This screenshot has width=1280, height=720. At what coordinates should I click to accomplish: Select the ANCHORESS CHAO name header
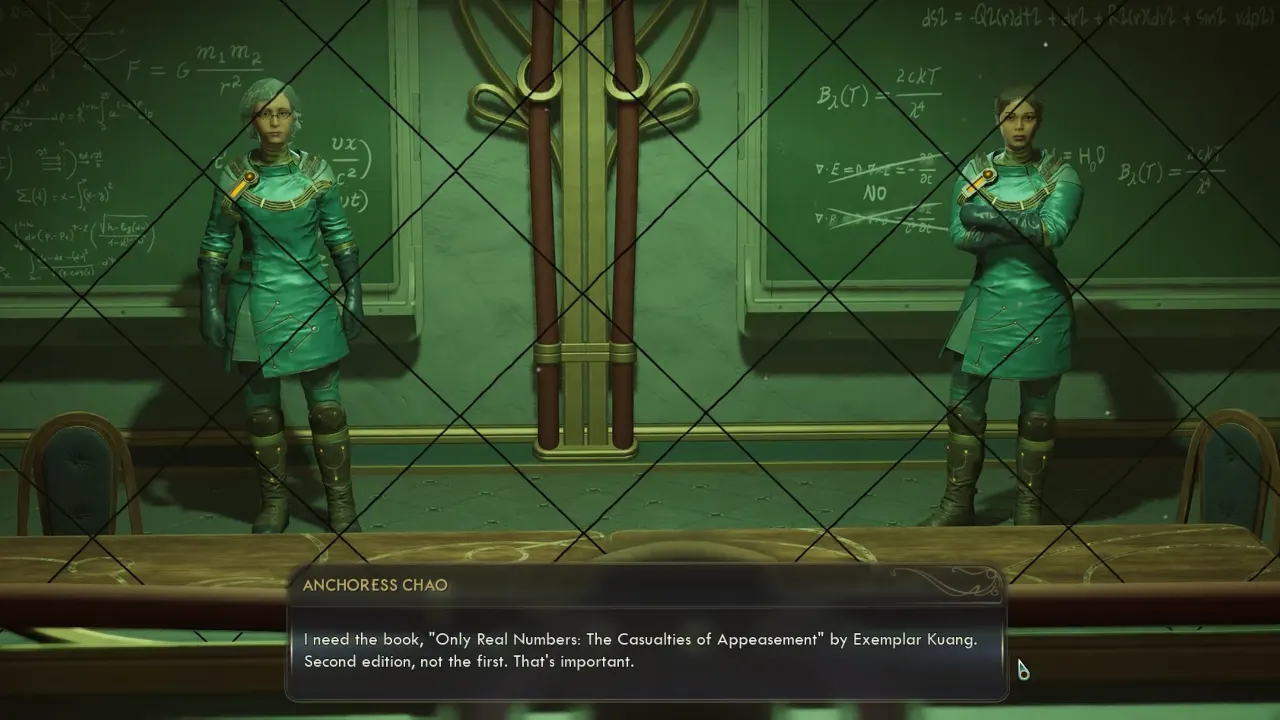[375, 585]
